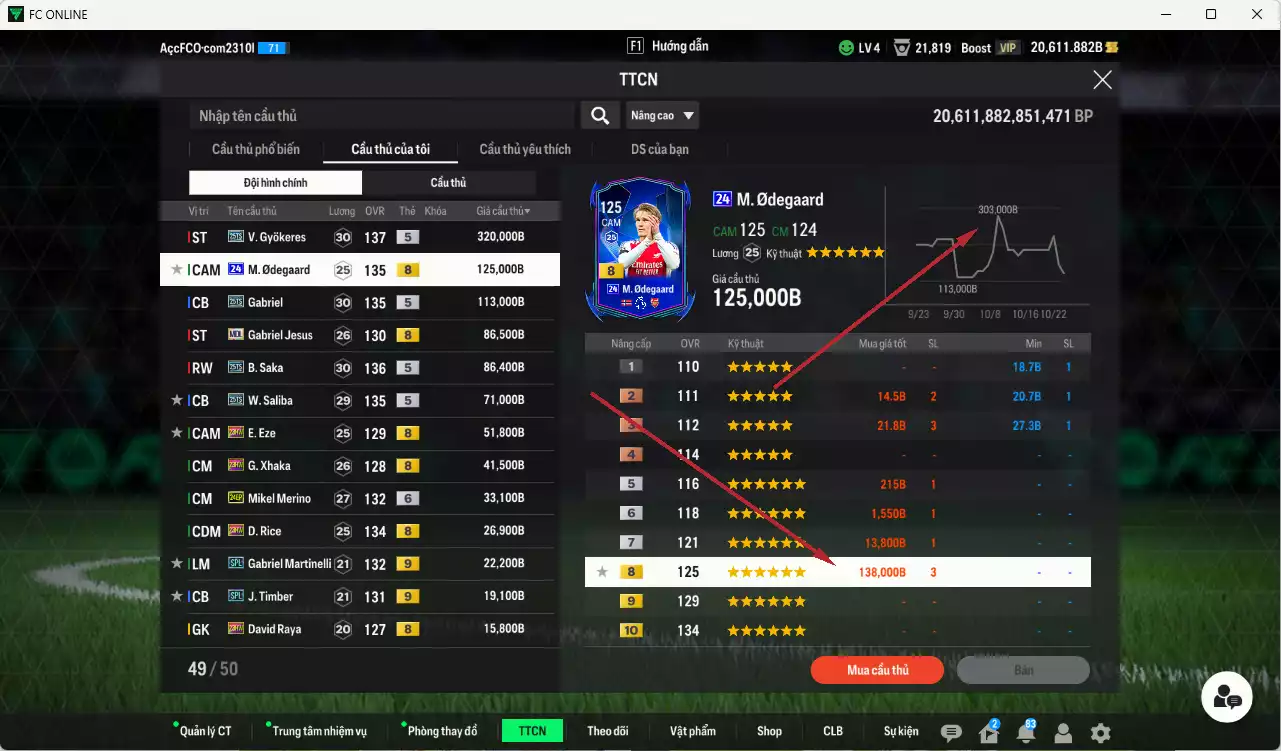This screenshot has width=1281, height=751.
Task: Open the chat message icon
Action: (x=950, y=733)
